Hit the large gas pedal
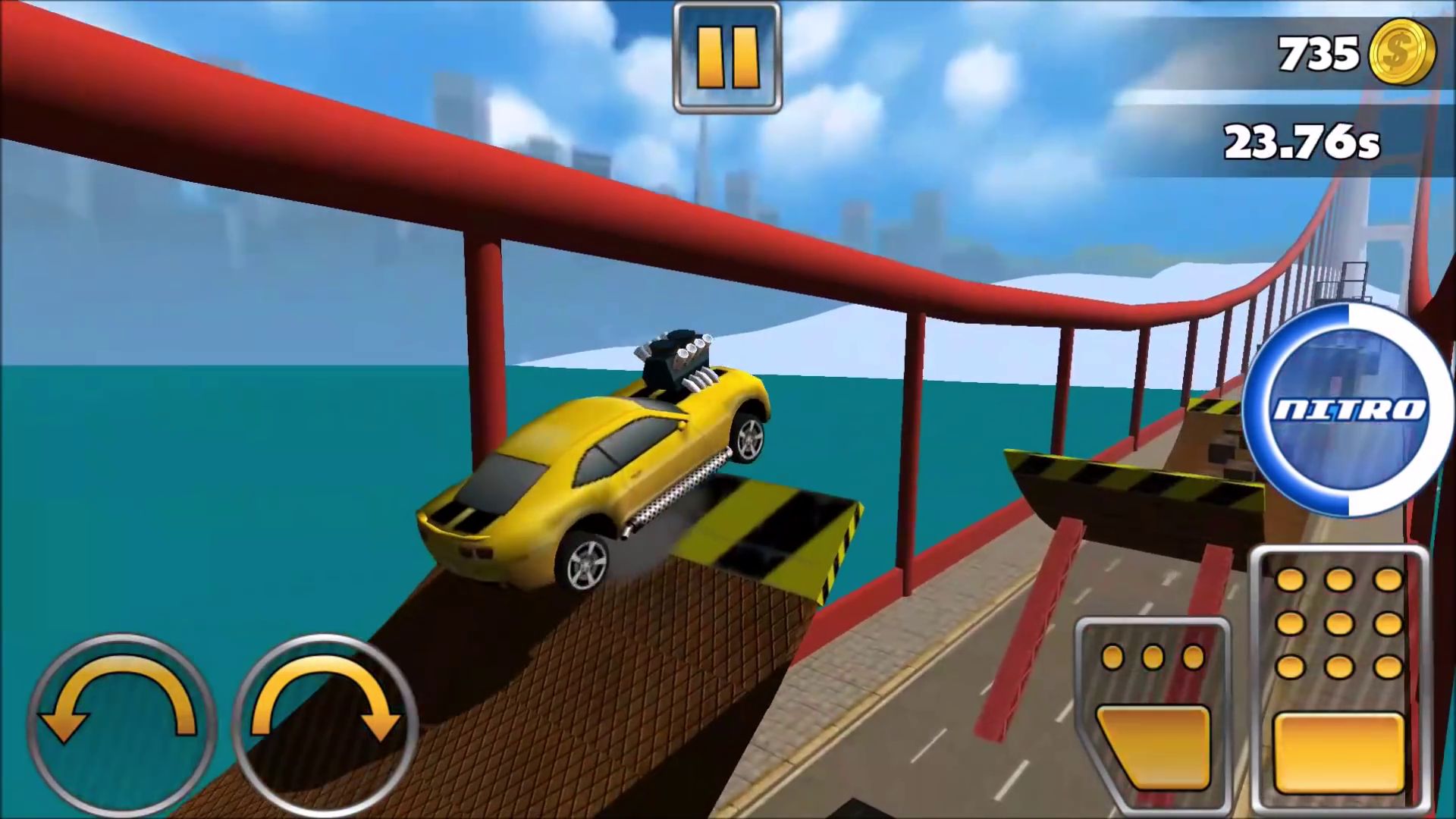The image size is (1456, 819). [x=1339, y=682]
